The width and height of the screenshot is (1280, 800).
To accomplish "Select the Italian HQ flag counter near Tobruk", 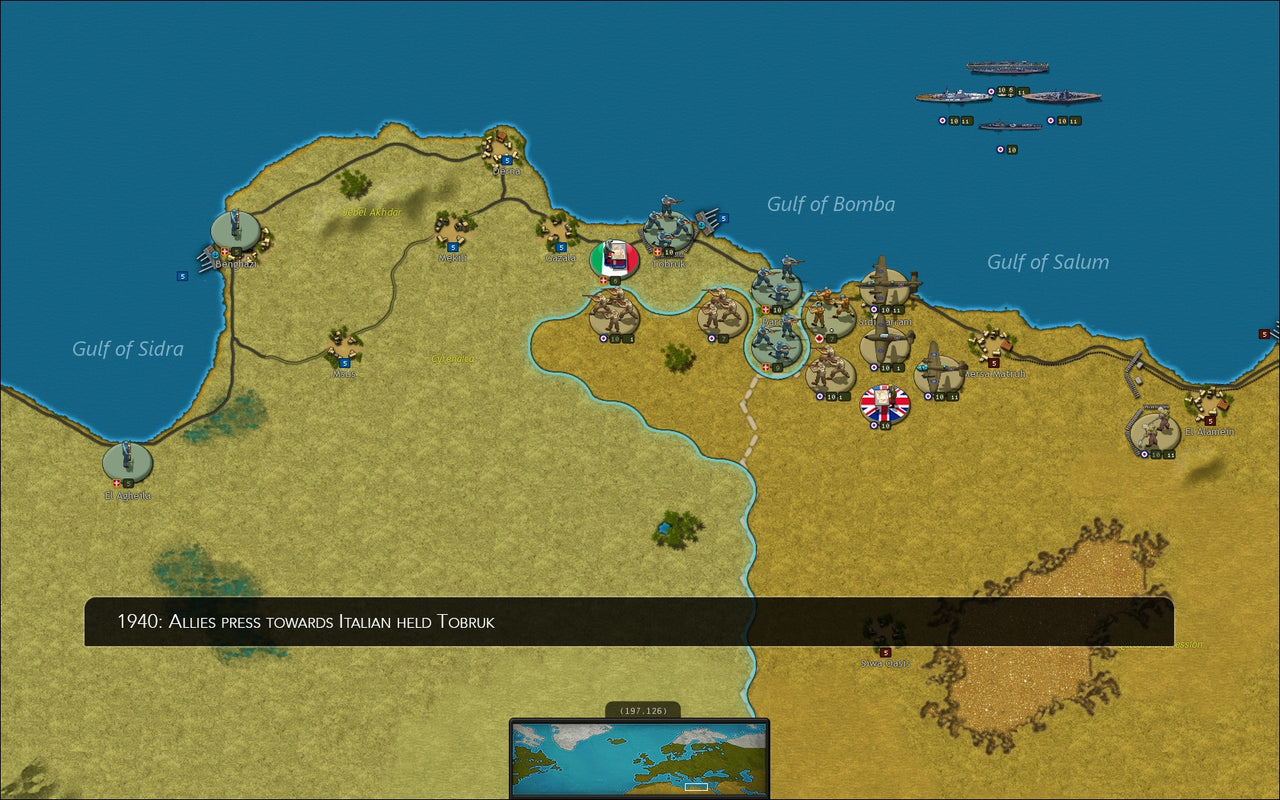I will pos(613,258).
